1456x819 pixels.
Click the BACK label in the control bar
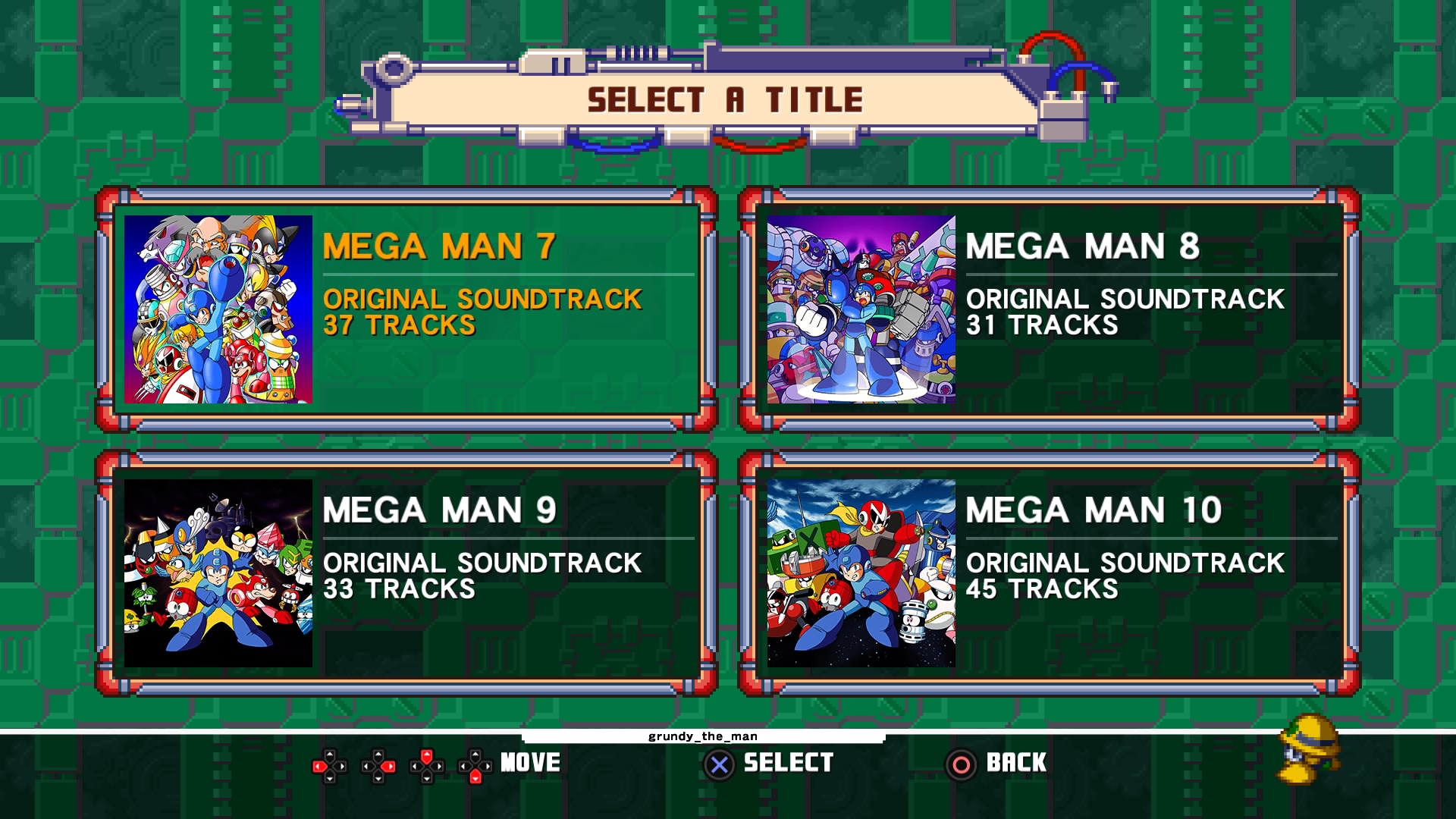[1016, 762]
